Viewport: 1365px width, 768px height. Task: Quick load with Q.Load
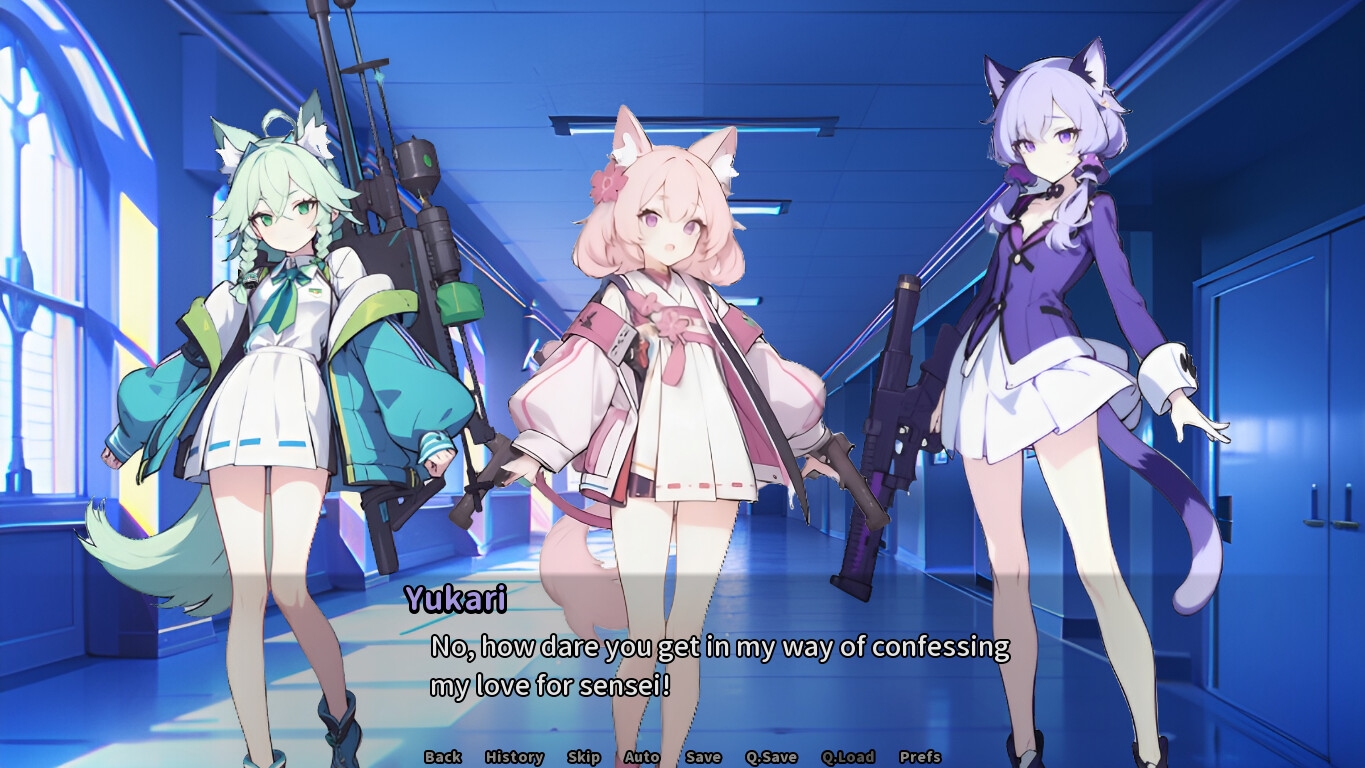click(x=848, y=757)
